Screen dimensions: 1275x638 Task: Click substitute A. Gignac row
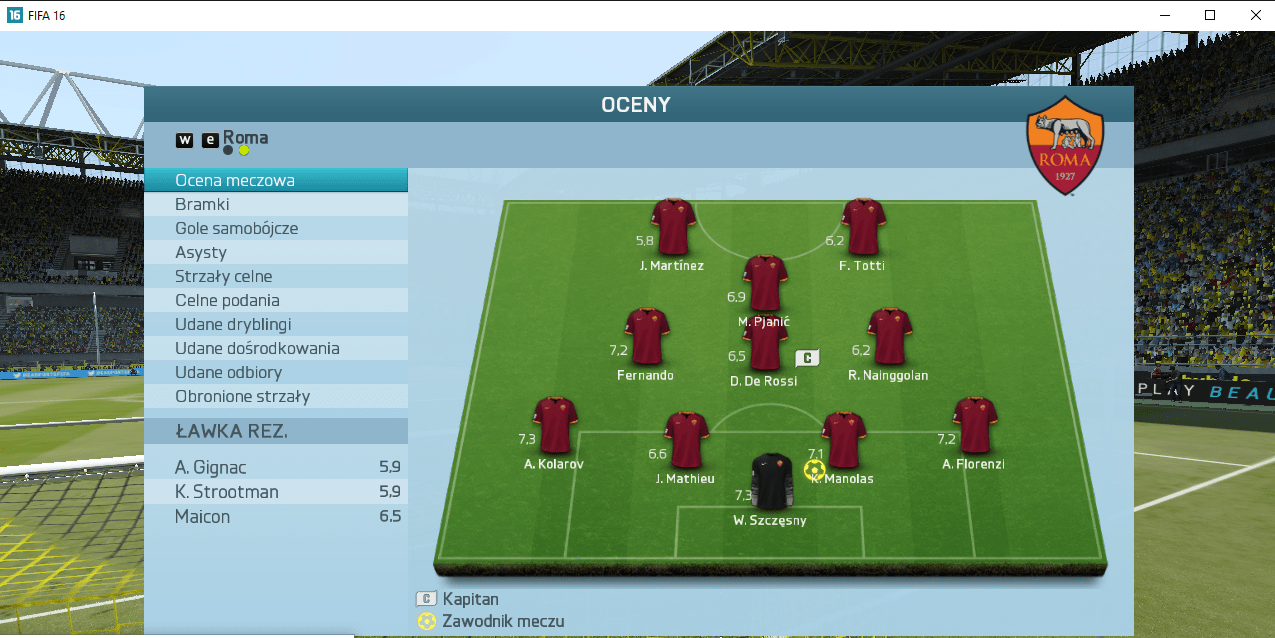(275, 467)
